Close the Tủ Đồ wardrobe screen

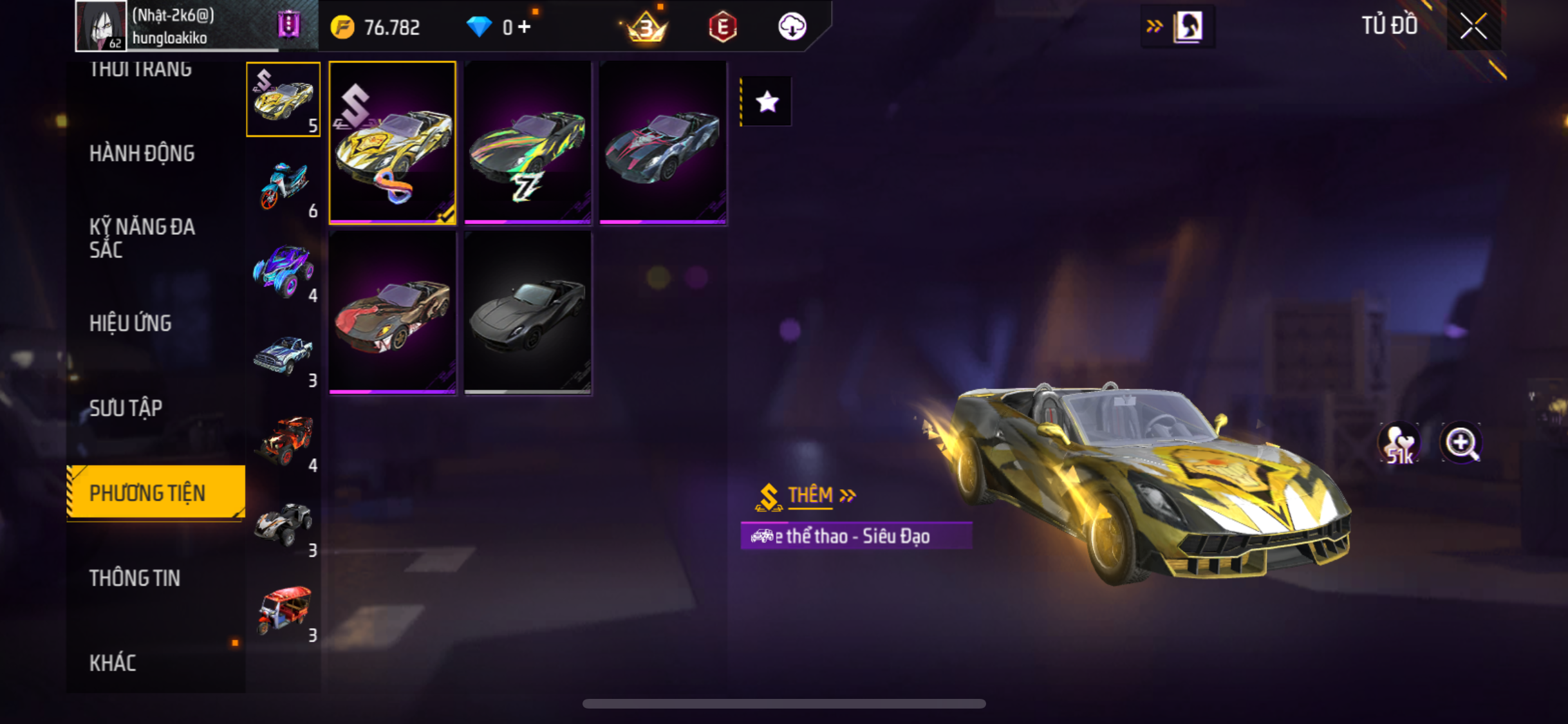1473,26
